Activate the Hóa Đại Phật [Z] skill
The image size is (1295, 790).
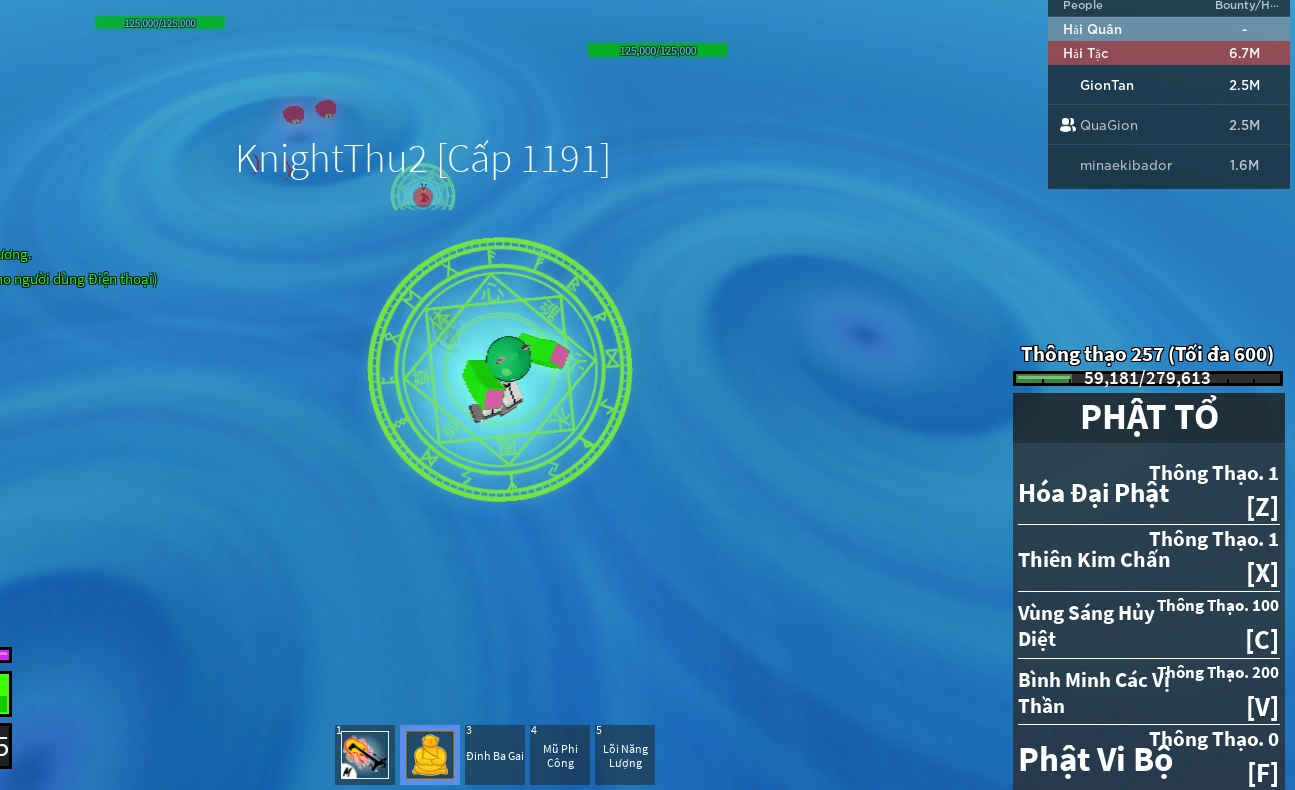[1148, 492]
